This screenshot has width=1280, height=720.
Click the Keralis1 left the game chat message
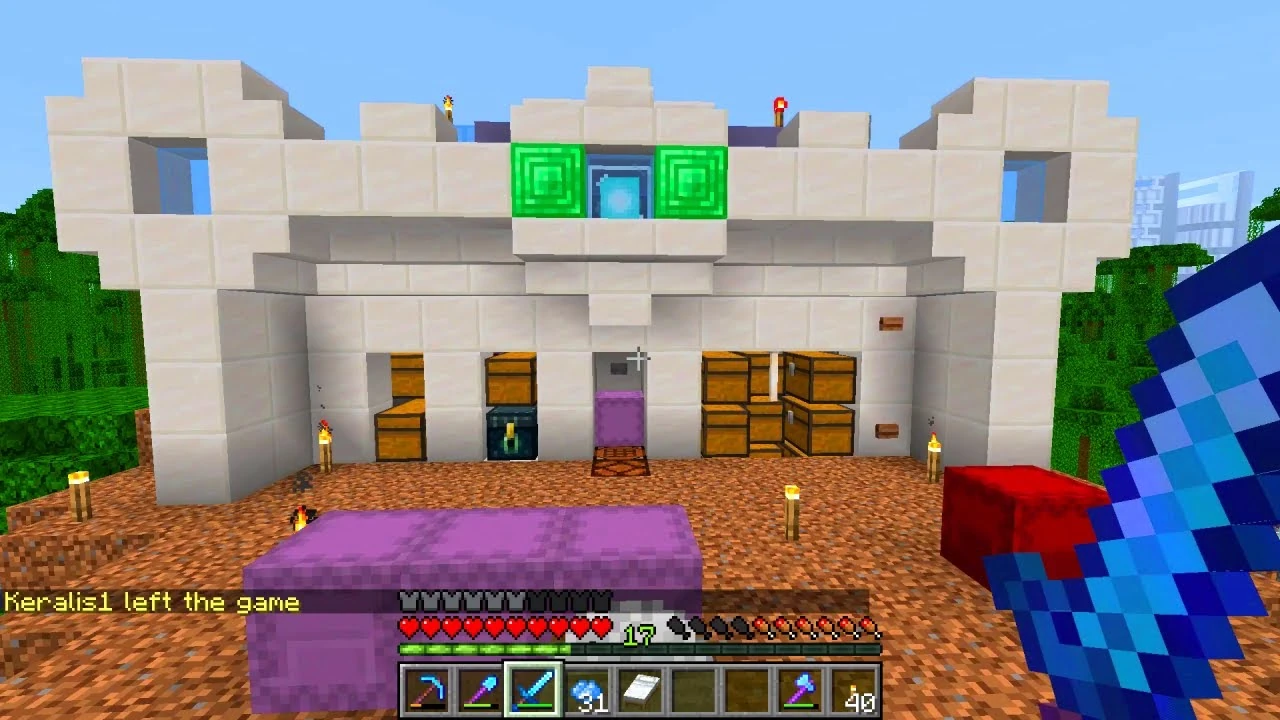click(150, 601)
